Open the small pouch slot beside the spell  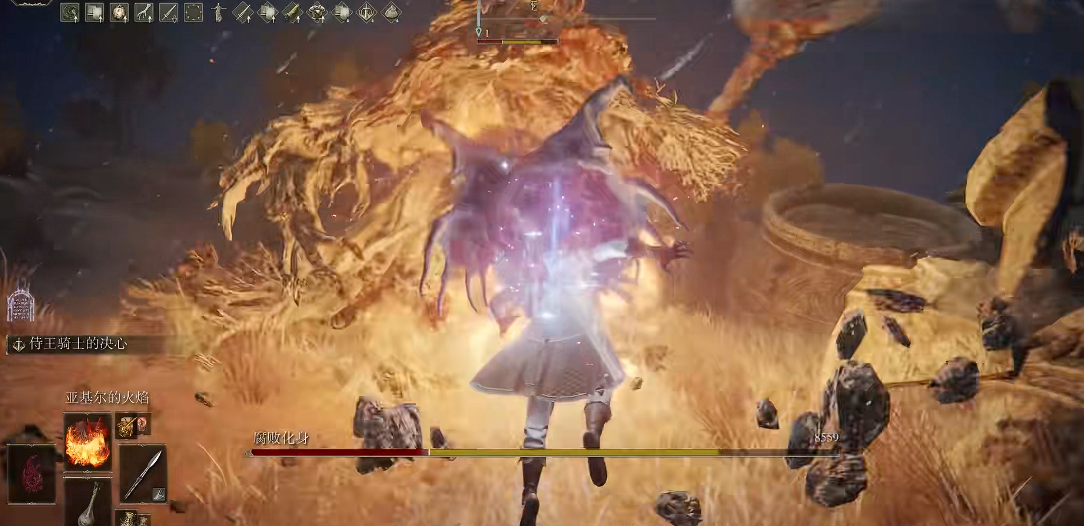coord(127,425)
